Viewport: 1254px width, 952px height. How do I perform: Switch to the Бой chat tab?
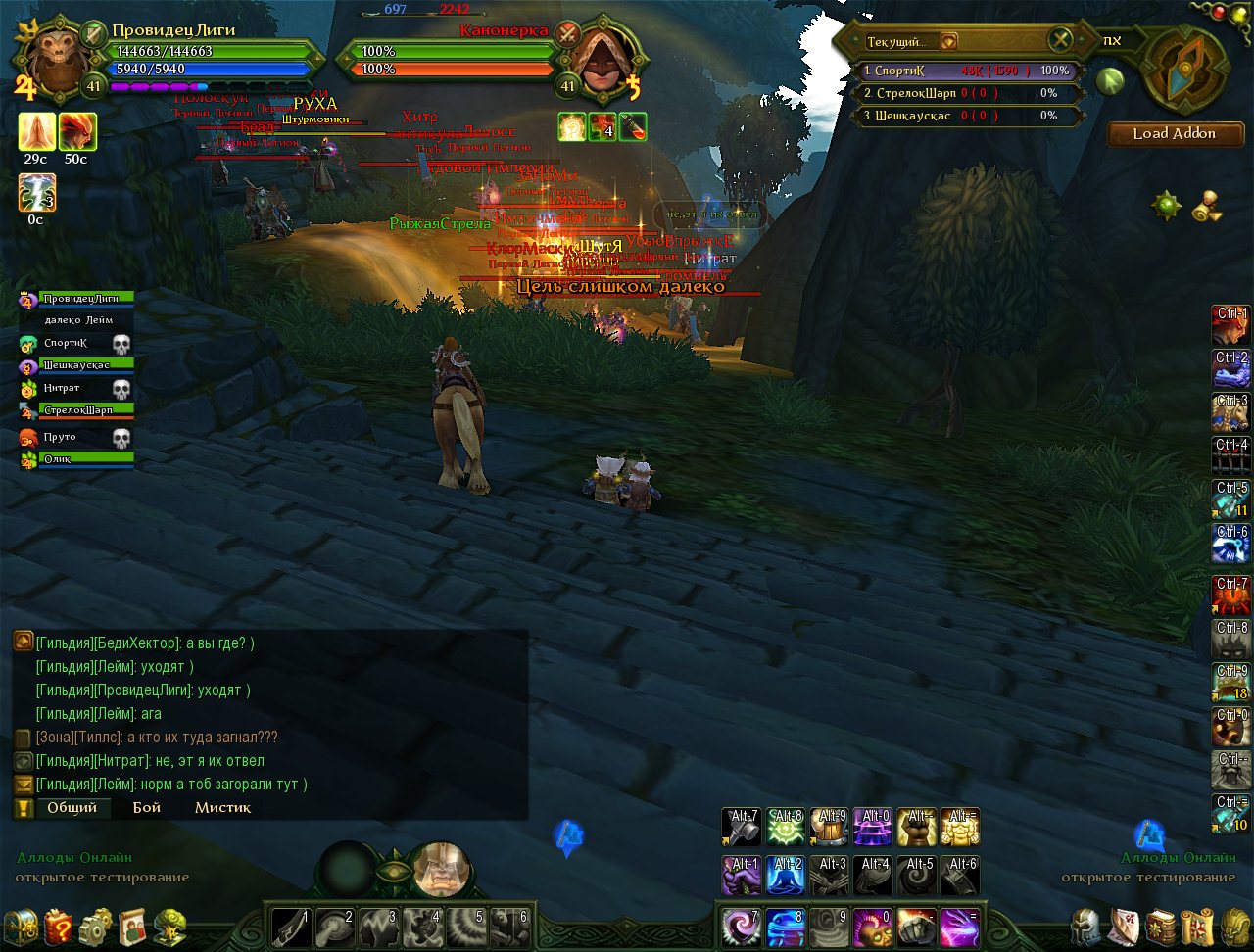click(146, 808)
